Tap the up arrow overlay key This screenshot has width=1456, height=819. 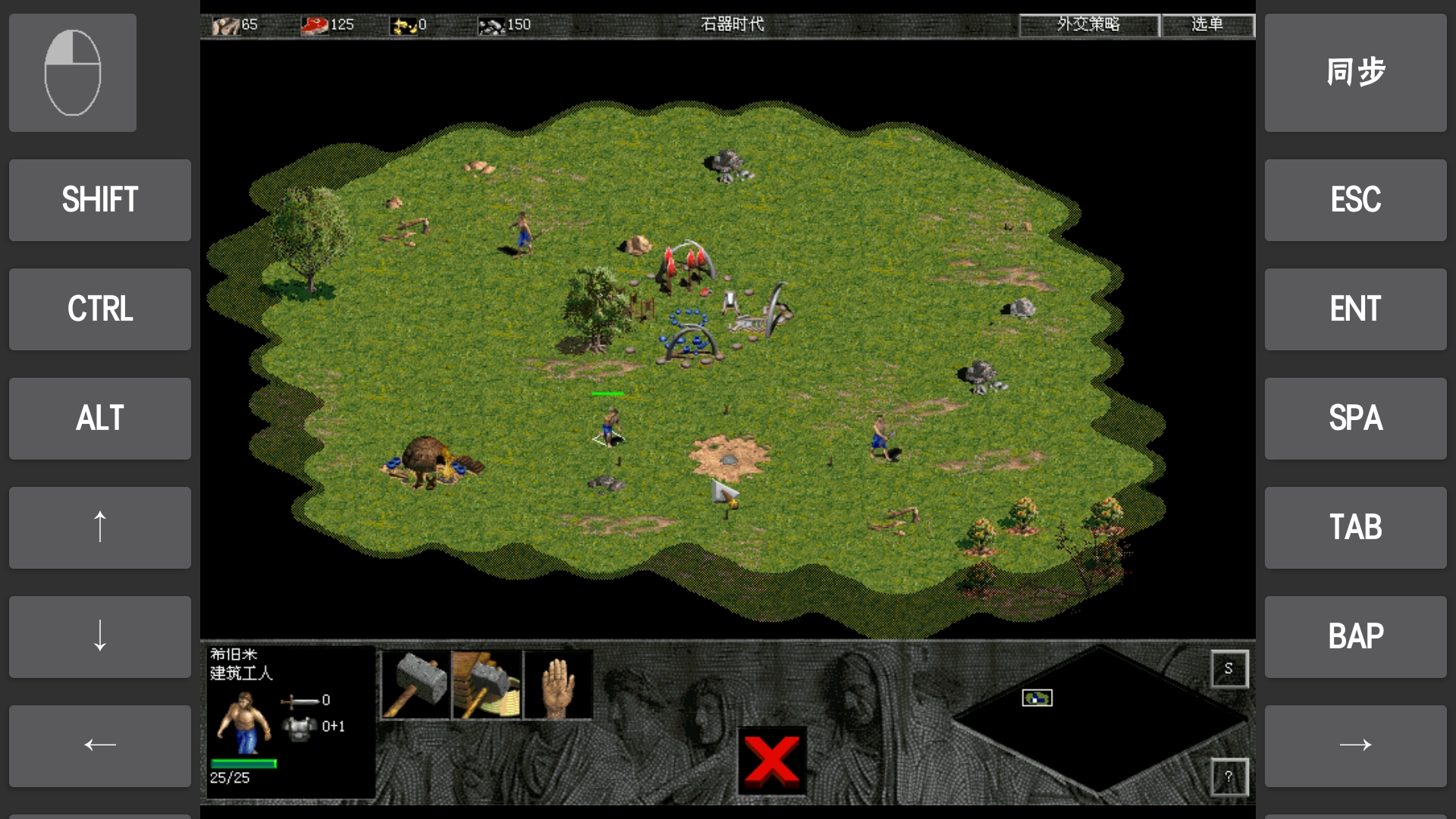tap(100, 528)
